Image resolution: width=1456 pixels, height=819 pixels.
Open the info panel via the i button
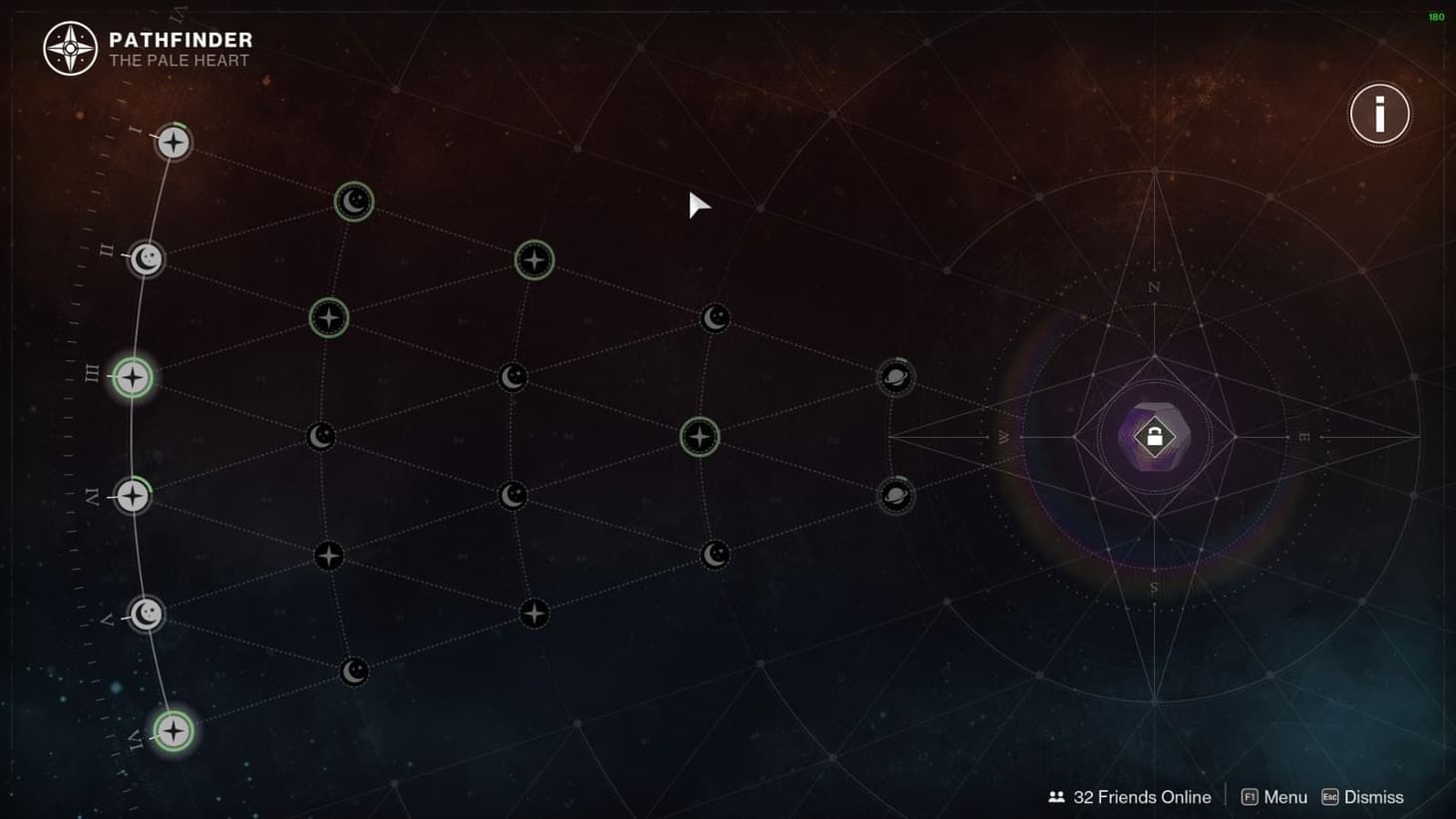1378,113
